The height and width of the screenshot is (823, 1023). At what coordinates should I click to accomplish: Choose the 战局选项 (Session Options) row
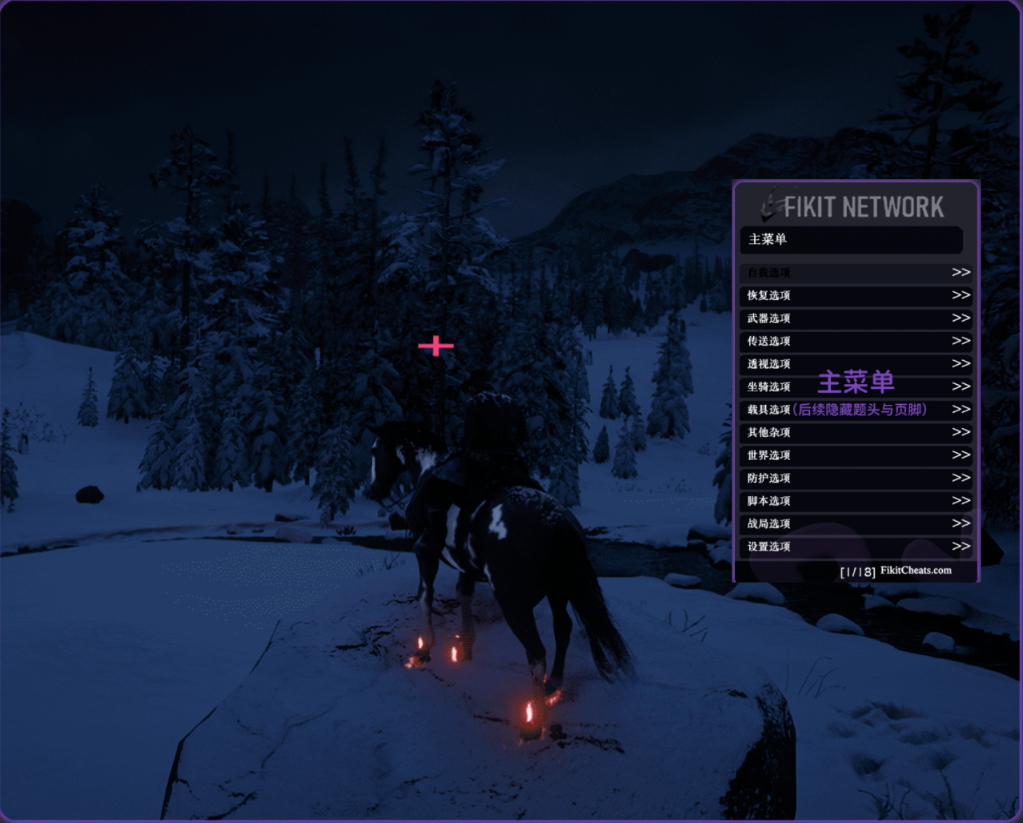coord(856,524)
